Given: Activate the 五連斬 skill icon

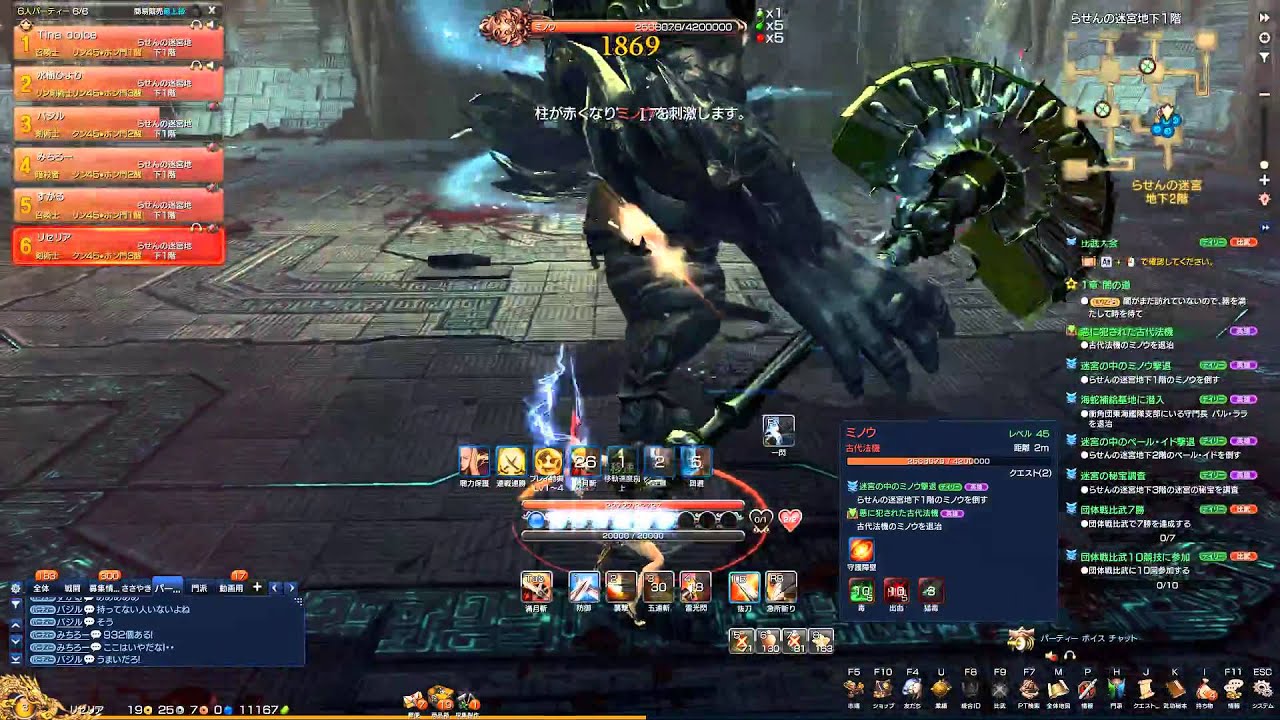Looking at the screenshot, I should pyautogui.click(x=657, y=588).
